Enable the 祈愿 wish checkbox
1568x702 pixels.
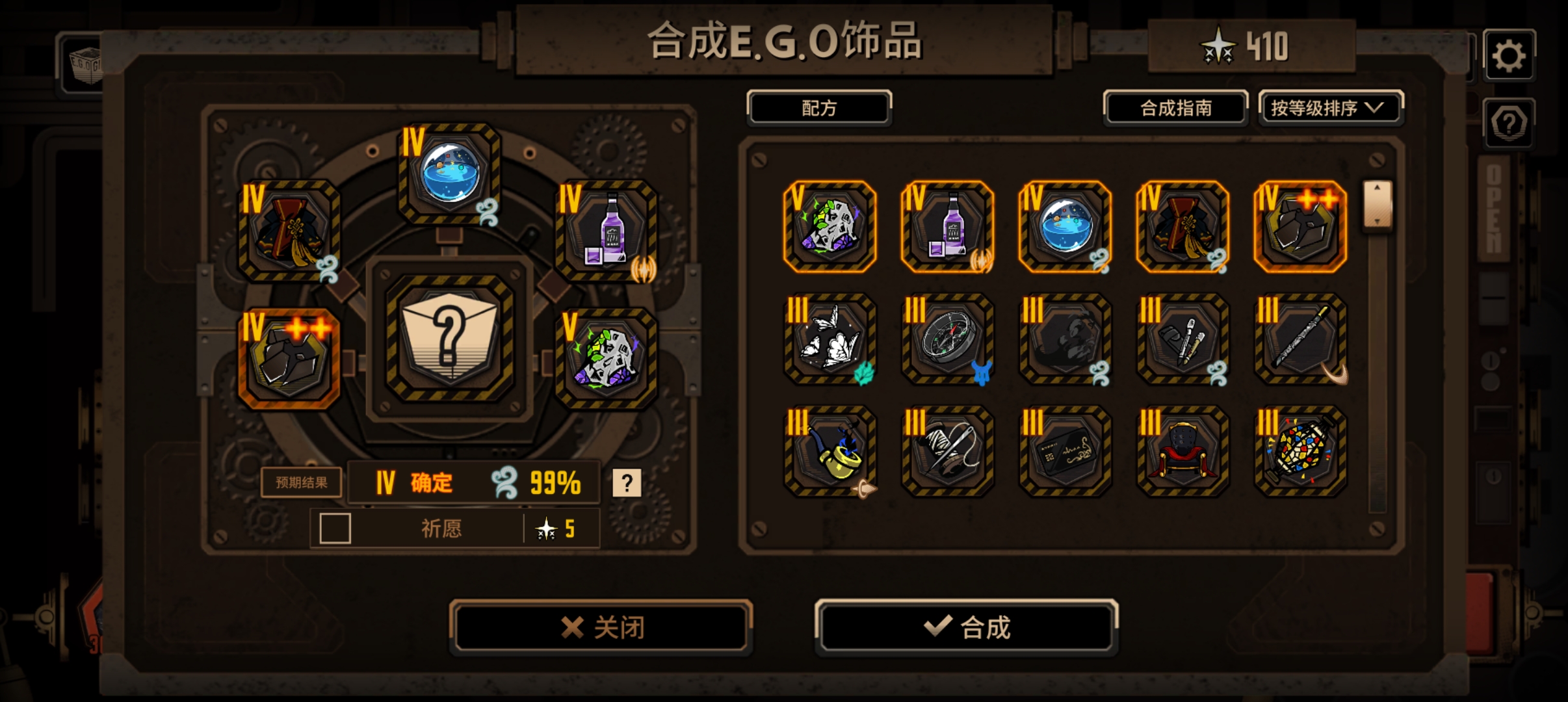pyautogui.click(x=334, y=529)
